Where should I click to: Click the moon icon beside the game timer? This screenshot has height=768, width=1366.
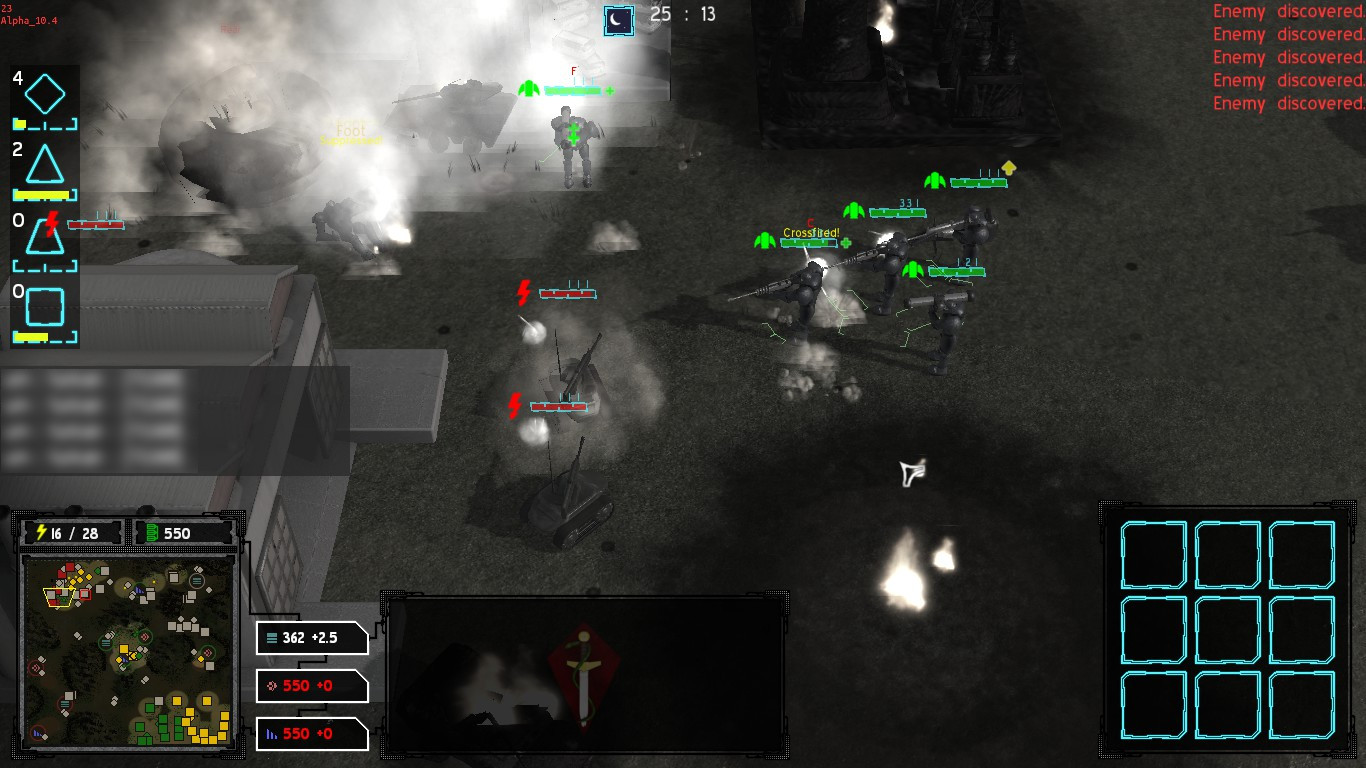point(617,20)
